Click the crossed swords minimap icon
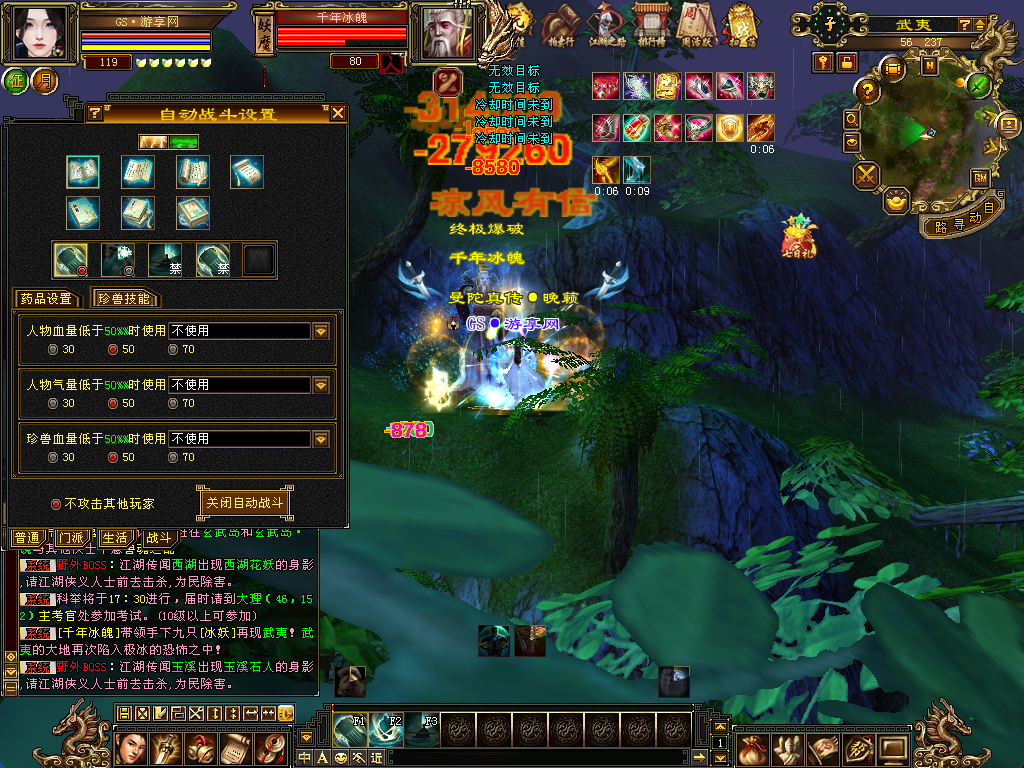Image resolution: width=1024 pixels, height=768 pixels. [x=866, y=175]
